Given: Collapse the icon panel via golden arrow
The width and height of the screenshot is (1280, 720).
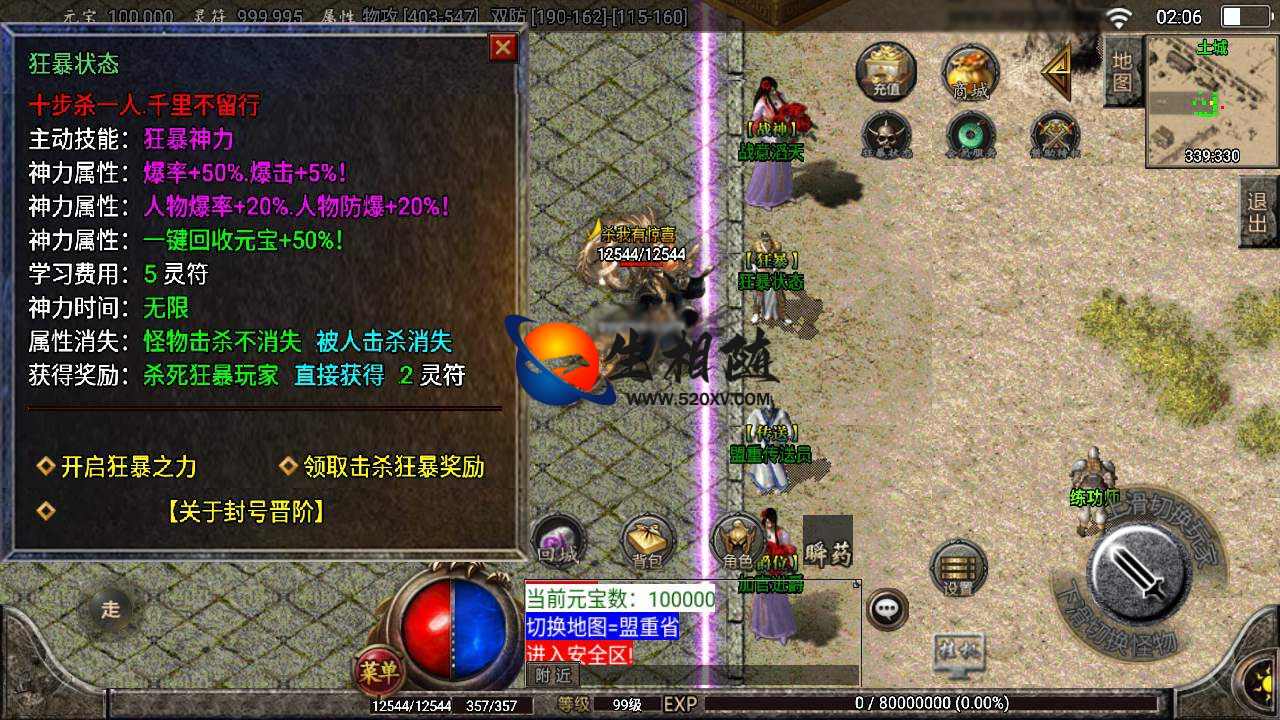Looking at the screenshot, I should (1055, 75).
